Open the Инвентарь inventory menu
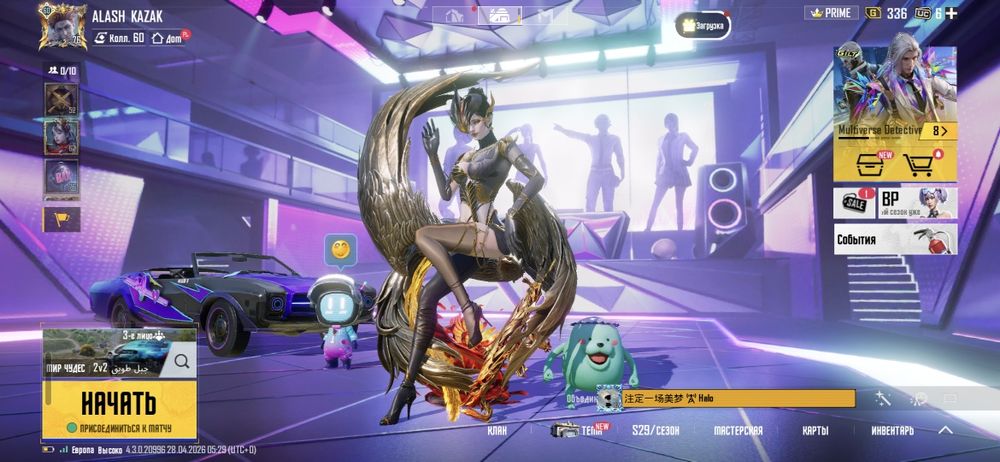The height and width of the screenshot is (462, 1000). point(892,431)
